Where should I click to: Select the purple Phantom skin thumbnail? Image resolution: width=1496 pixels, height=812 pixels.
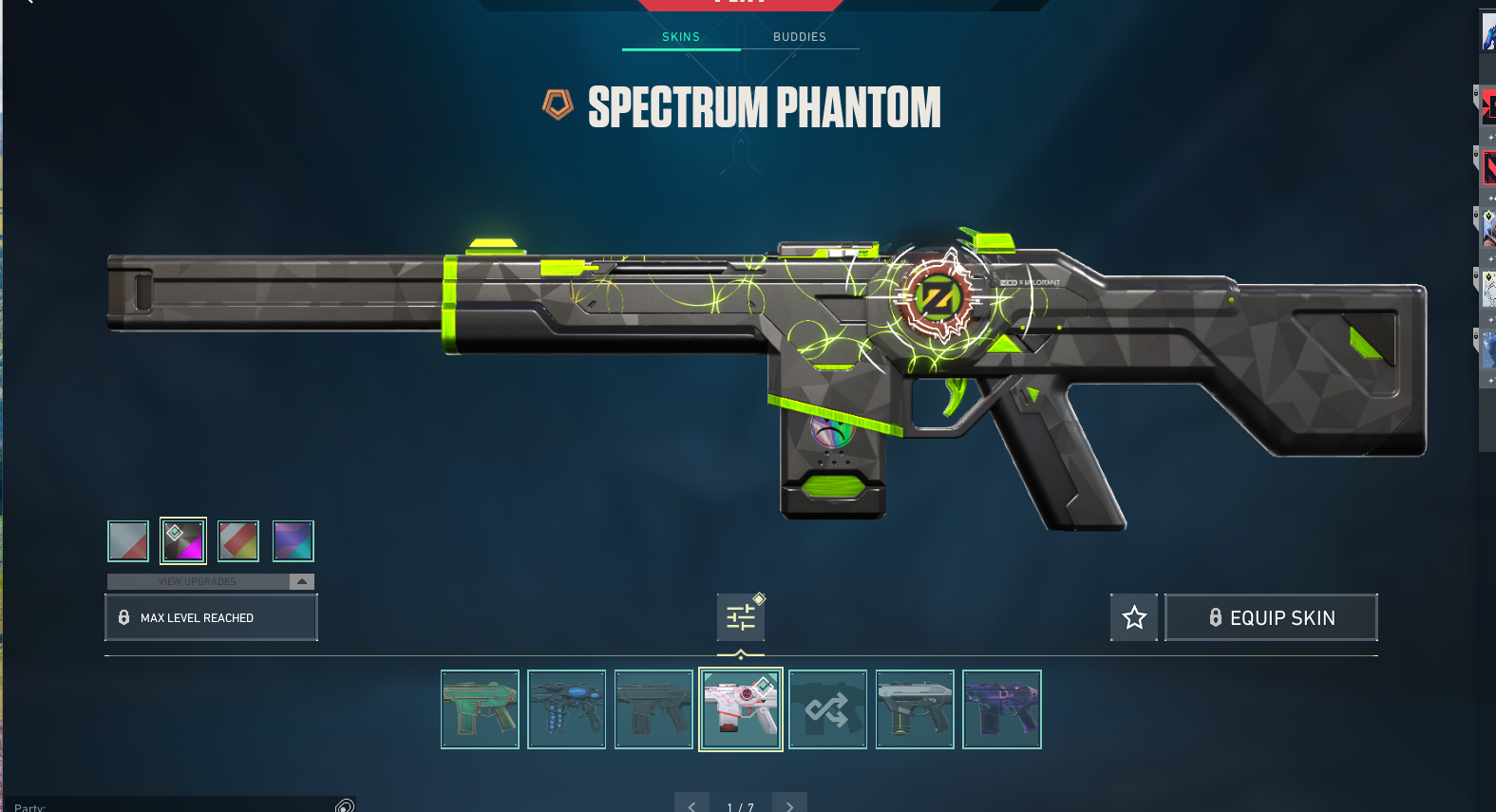pyautogui.click(x=1002, y=709)
